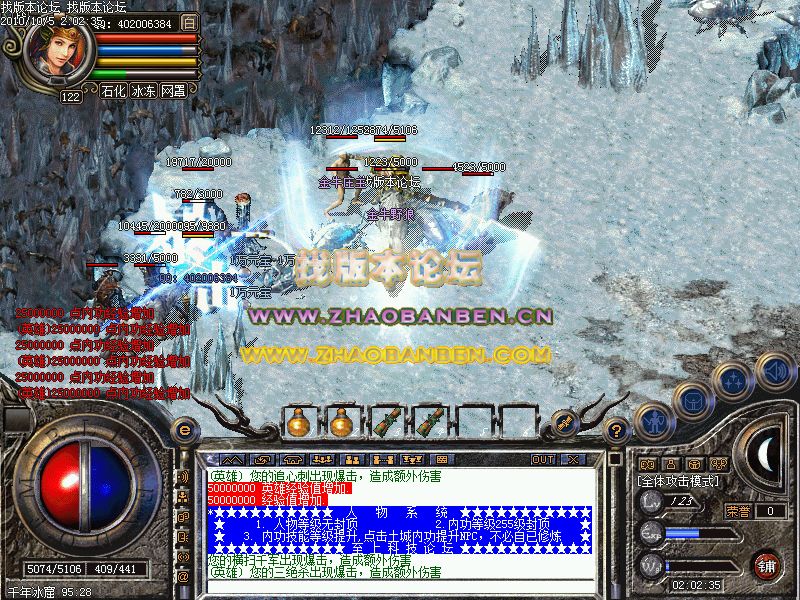Open the bag inventory

pyautogui.click(x=691, y=402)
